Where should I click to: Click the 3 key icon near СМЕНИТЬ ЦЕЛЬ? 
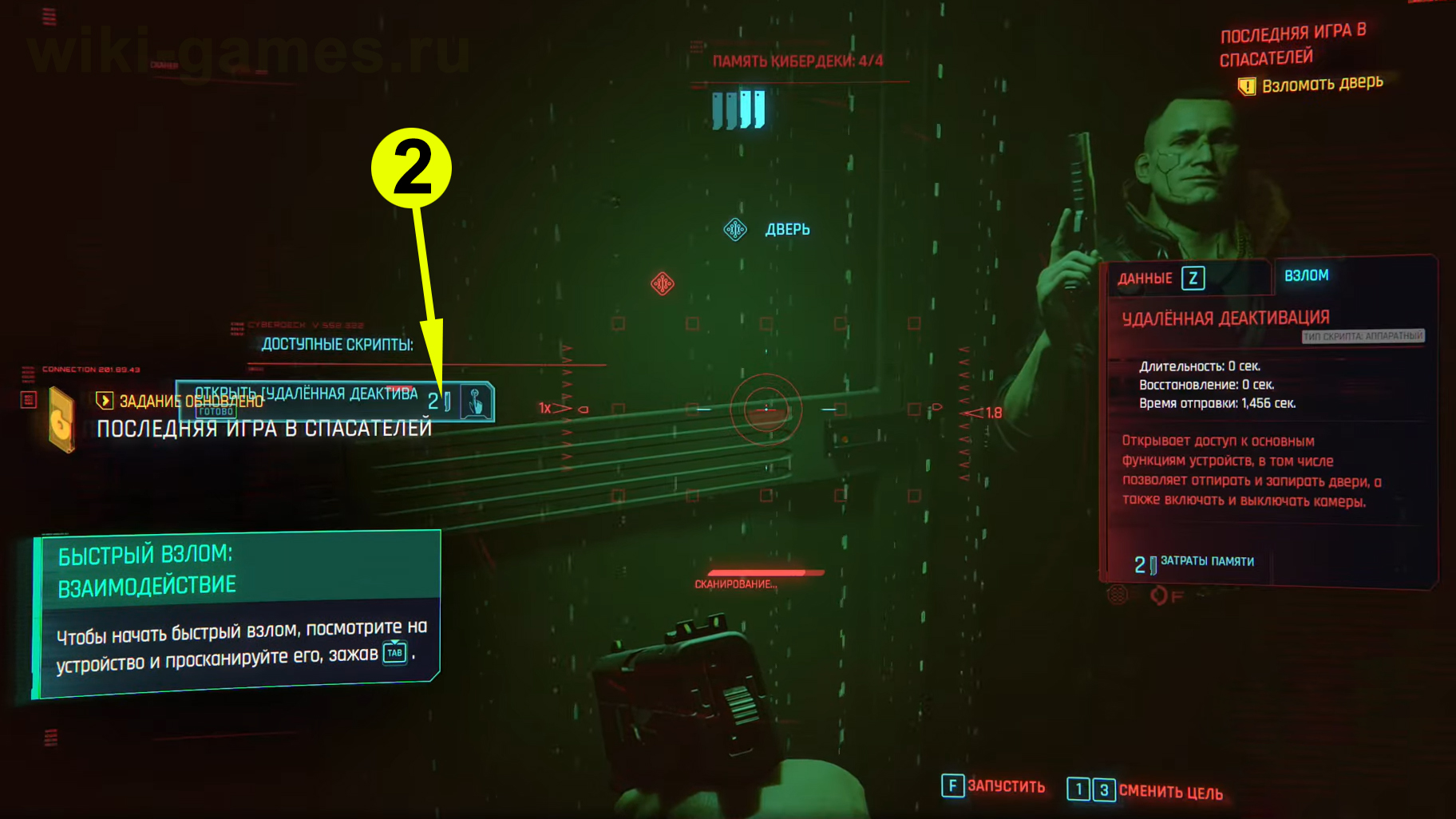coord(1104,789)
